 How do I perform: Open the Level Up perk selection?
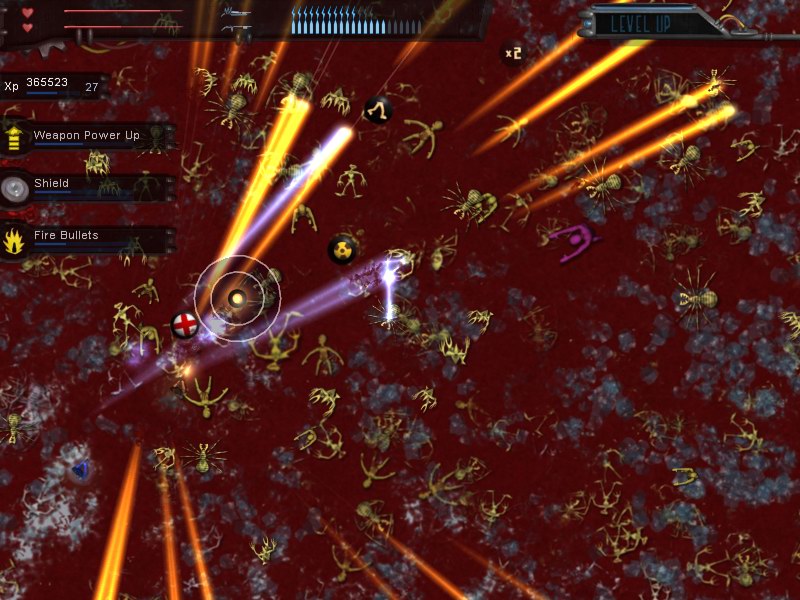click(x=640, y=21)
